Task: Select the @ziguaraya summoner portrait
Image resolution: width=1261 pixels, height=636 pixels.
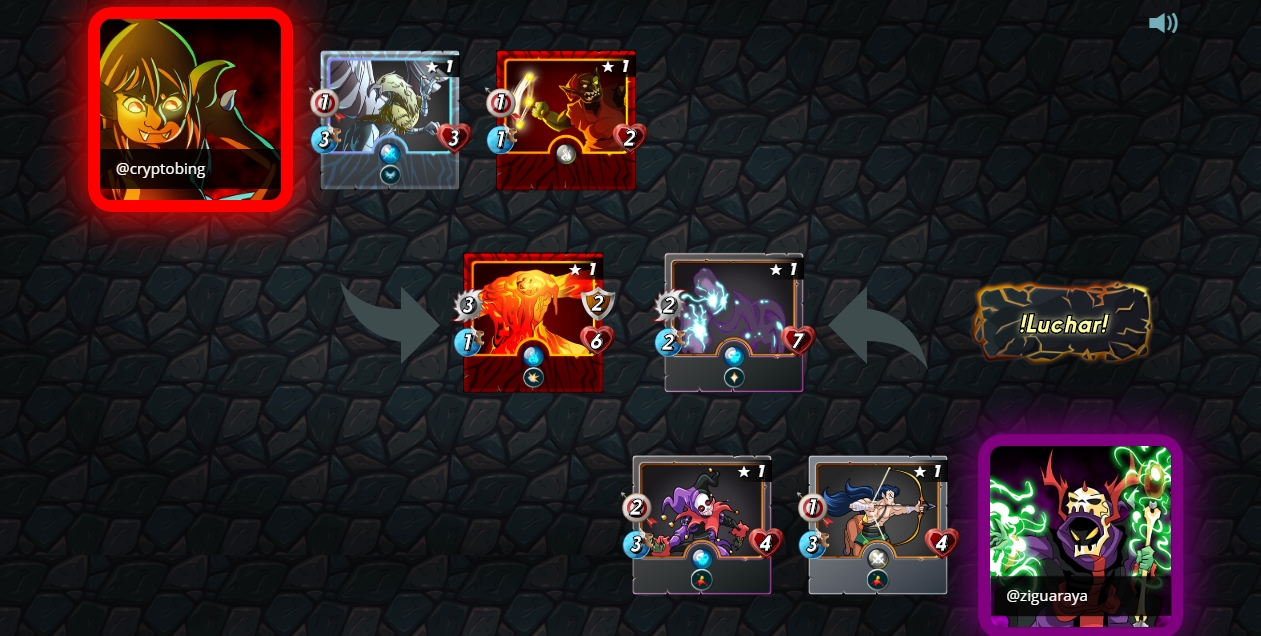Action: coord(1080,532)
